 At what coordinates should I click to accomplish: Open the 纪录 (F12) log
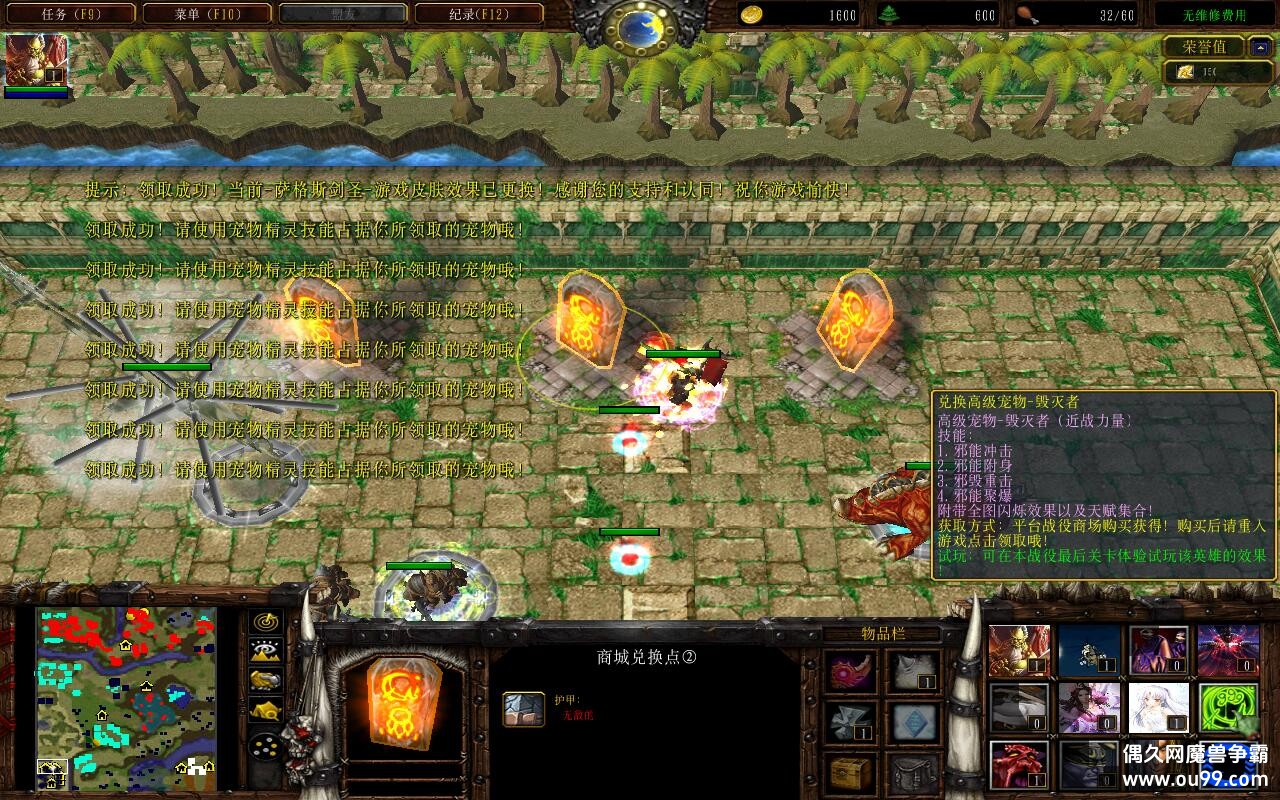pyautogui.click(x=478, y=14)
